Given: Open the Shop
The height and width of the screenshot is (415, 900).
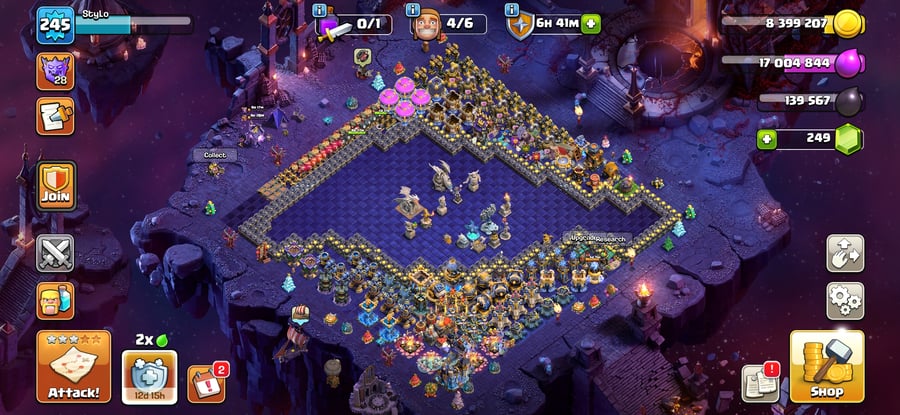Looking at the screenshot, I should pos(826,366).
